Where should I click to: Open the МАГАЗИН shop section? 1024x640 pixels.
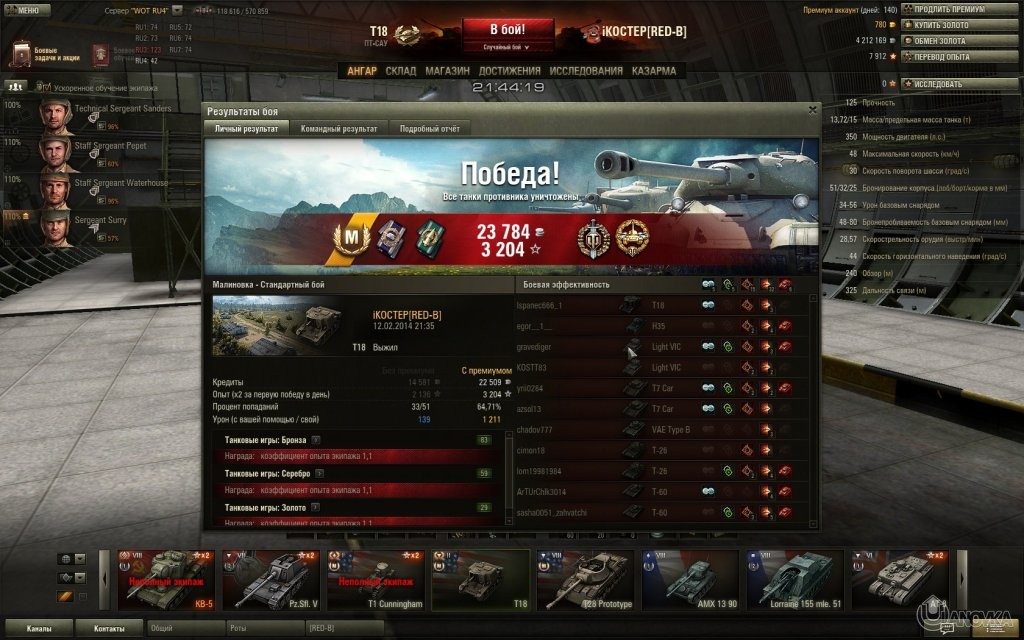point(447,71)
